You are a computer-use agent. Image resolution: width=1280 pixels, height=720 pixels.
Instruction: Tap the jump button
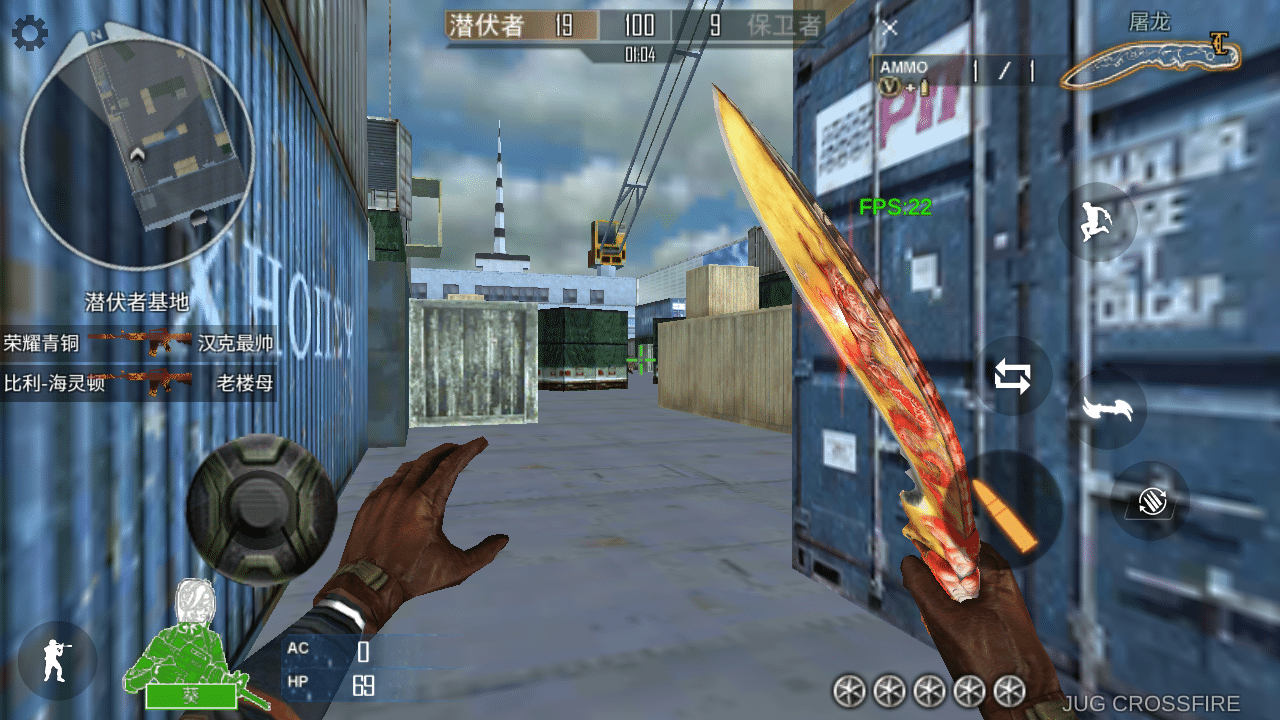pyautogui.click(x=1097, y=222)
